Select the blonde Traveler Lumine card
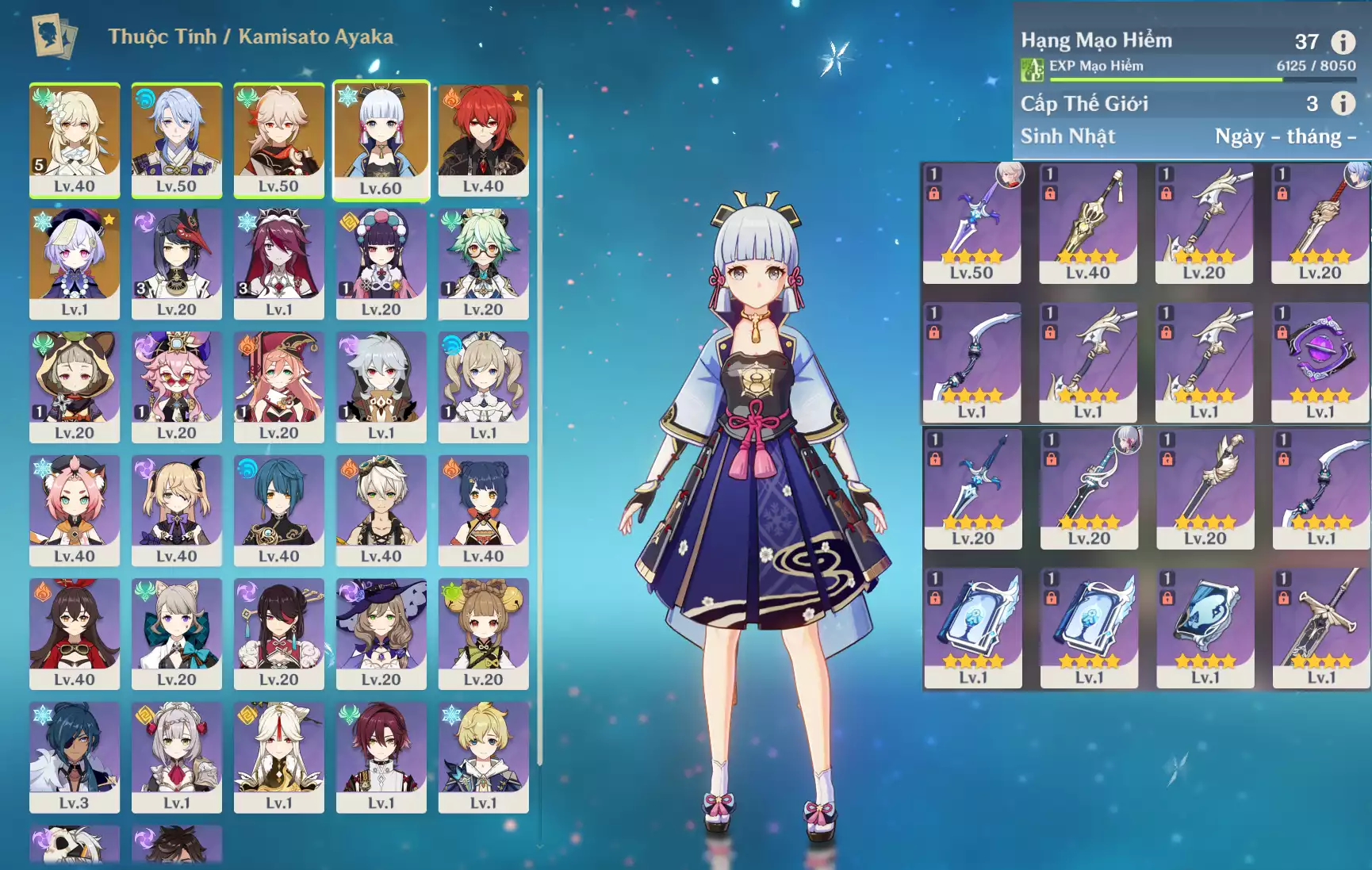The height and width of the screenshot is (870, 1372). click(x=75, y=140)
